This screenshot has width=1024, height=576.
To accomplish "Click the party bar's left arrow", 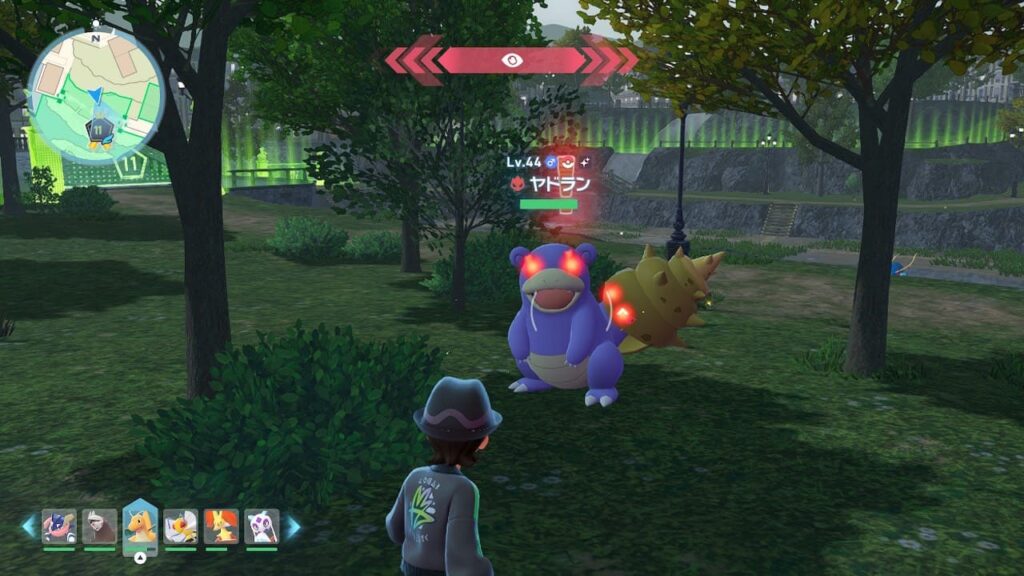I will [29, 527].
